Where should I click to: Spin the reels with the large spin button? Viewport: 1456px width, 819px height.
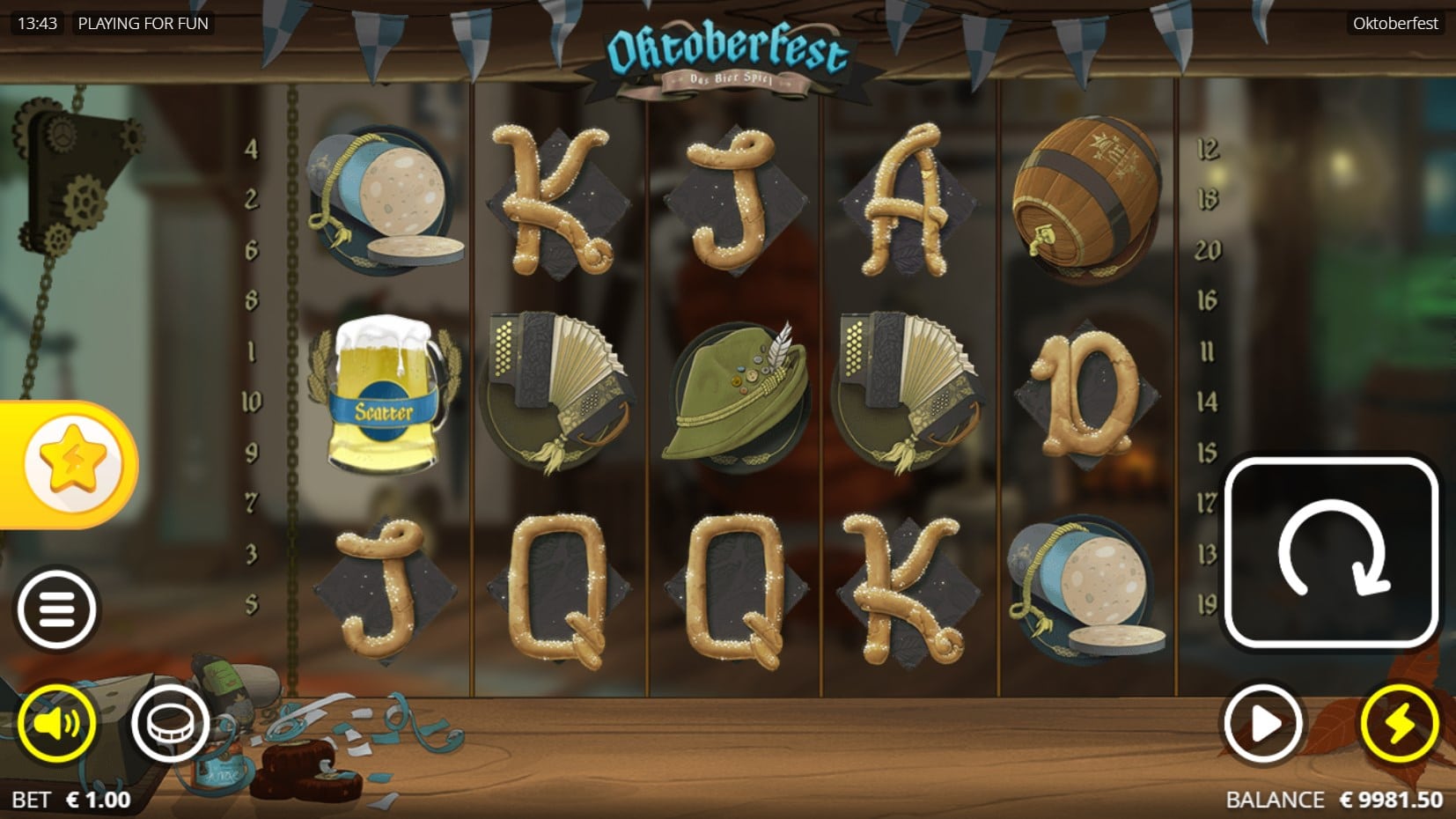pos(1330,553)
